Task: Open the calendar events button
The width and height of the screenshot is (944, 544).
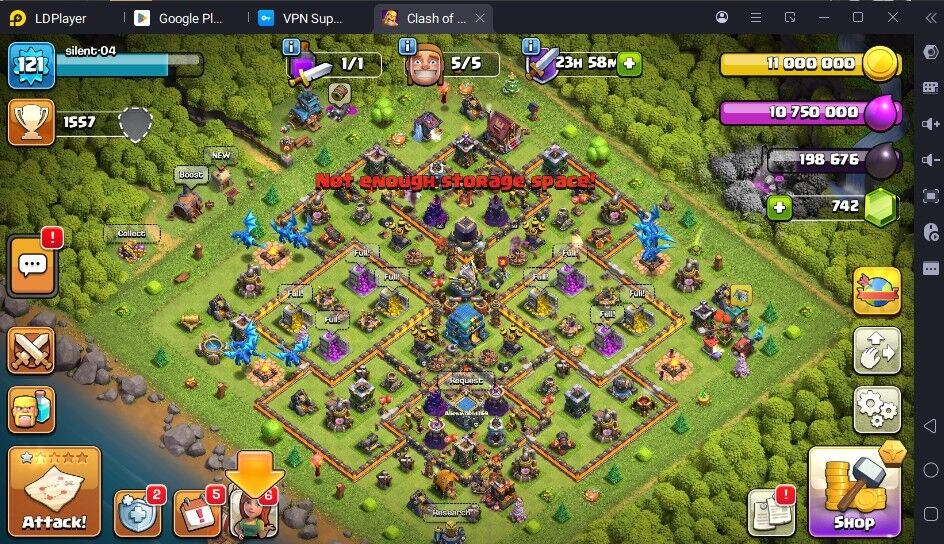Action: pos(197,513)
